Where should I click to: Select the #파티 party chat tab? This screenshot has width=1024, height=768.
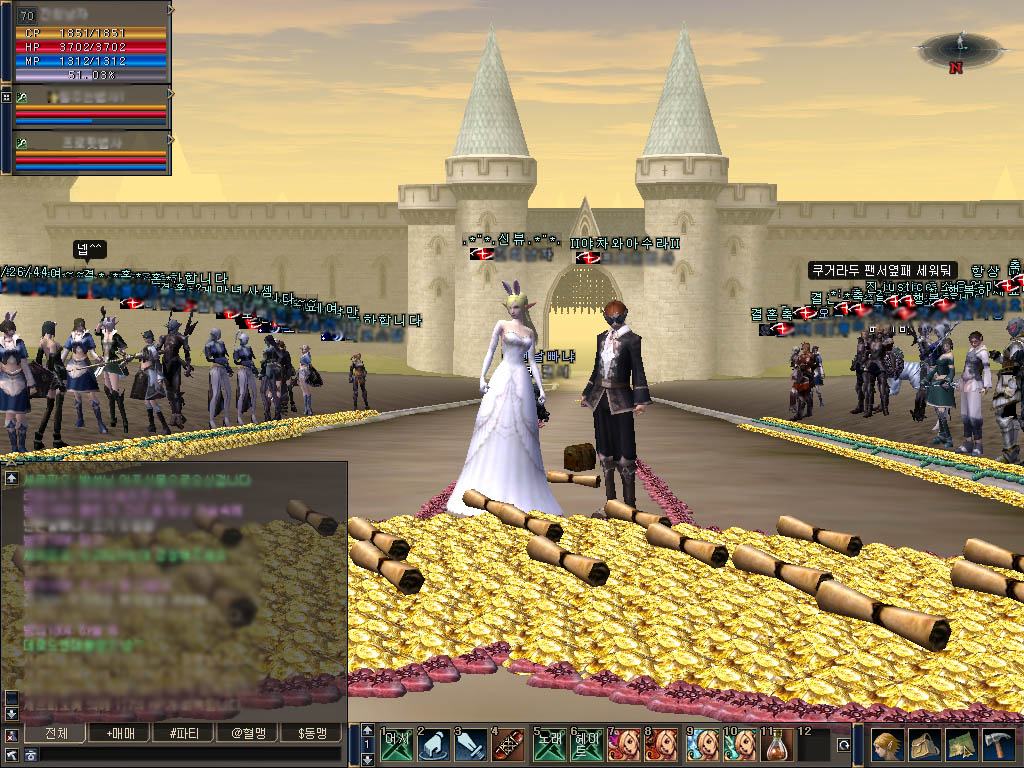[184, 733]
